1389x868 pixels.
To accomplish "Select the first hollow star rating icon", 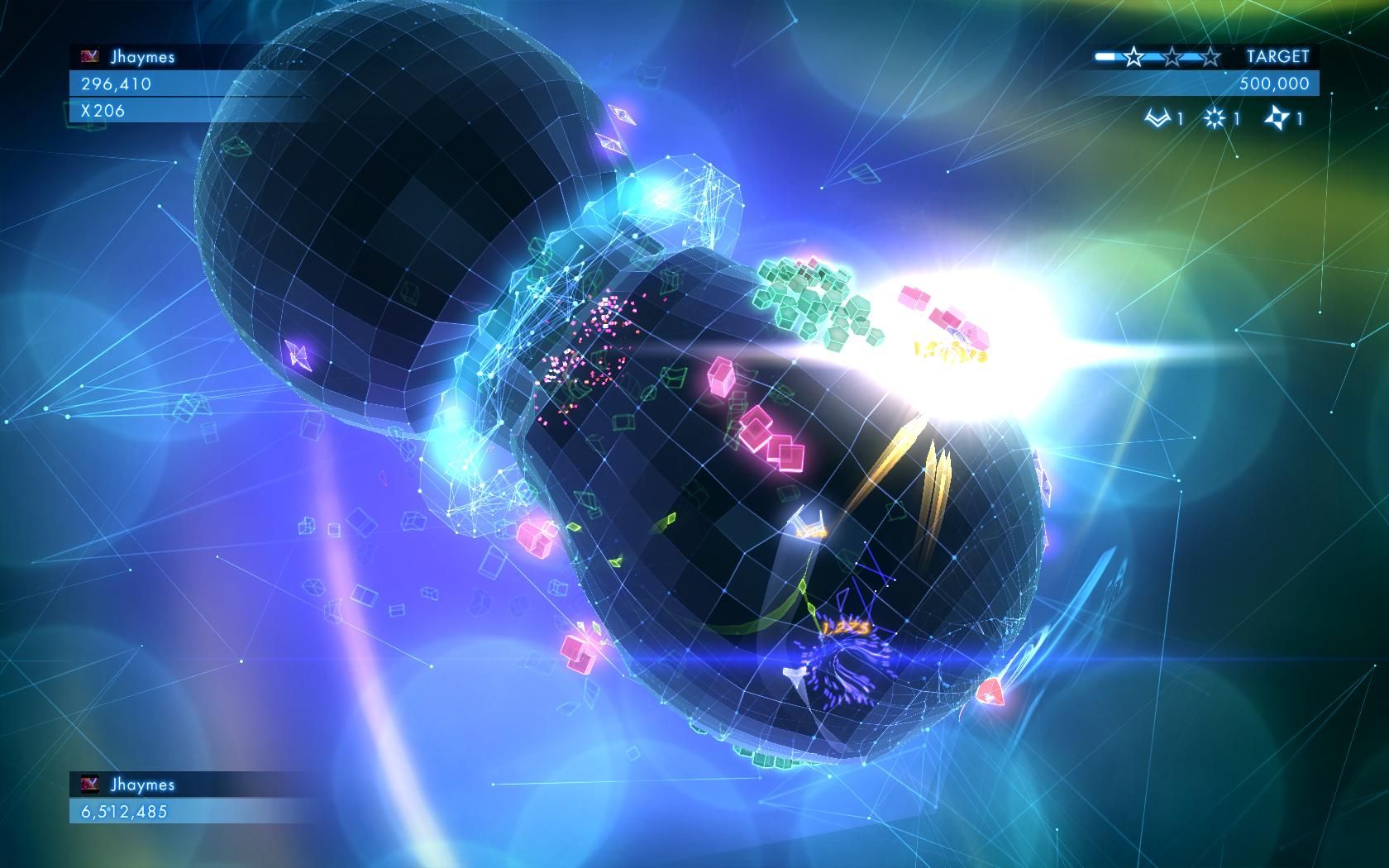I will [1133, 56].
